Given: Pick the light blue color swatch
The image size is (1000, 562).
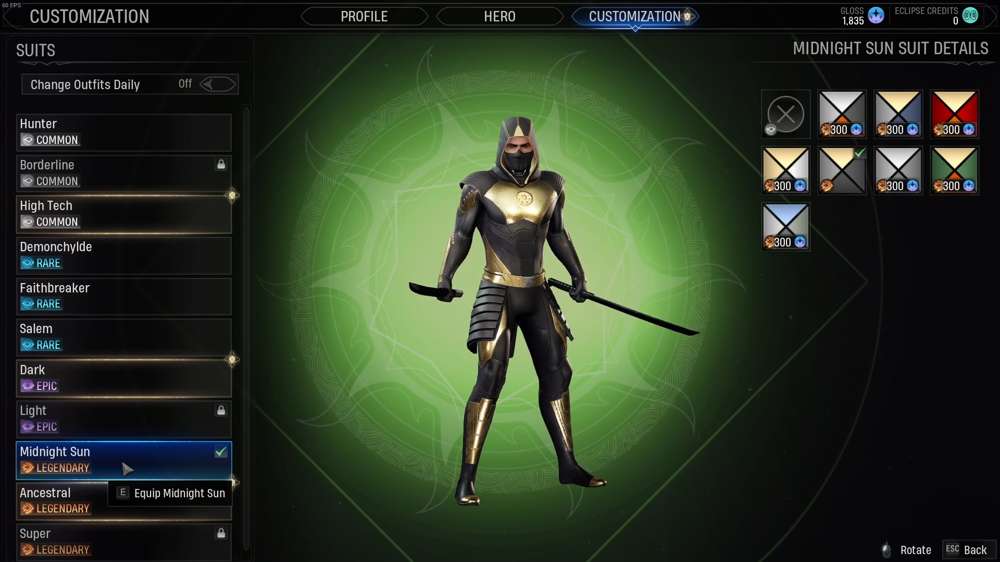Looking at the screenshot, I should pyautogui.click(x=786, y=226).
